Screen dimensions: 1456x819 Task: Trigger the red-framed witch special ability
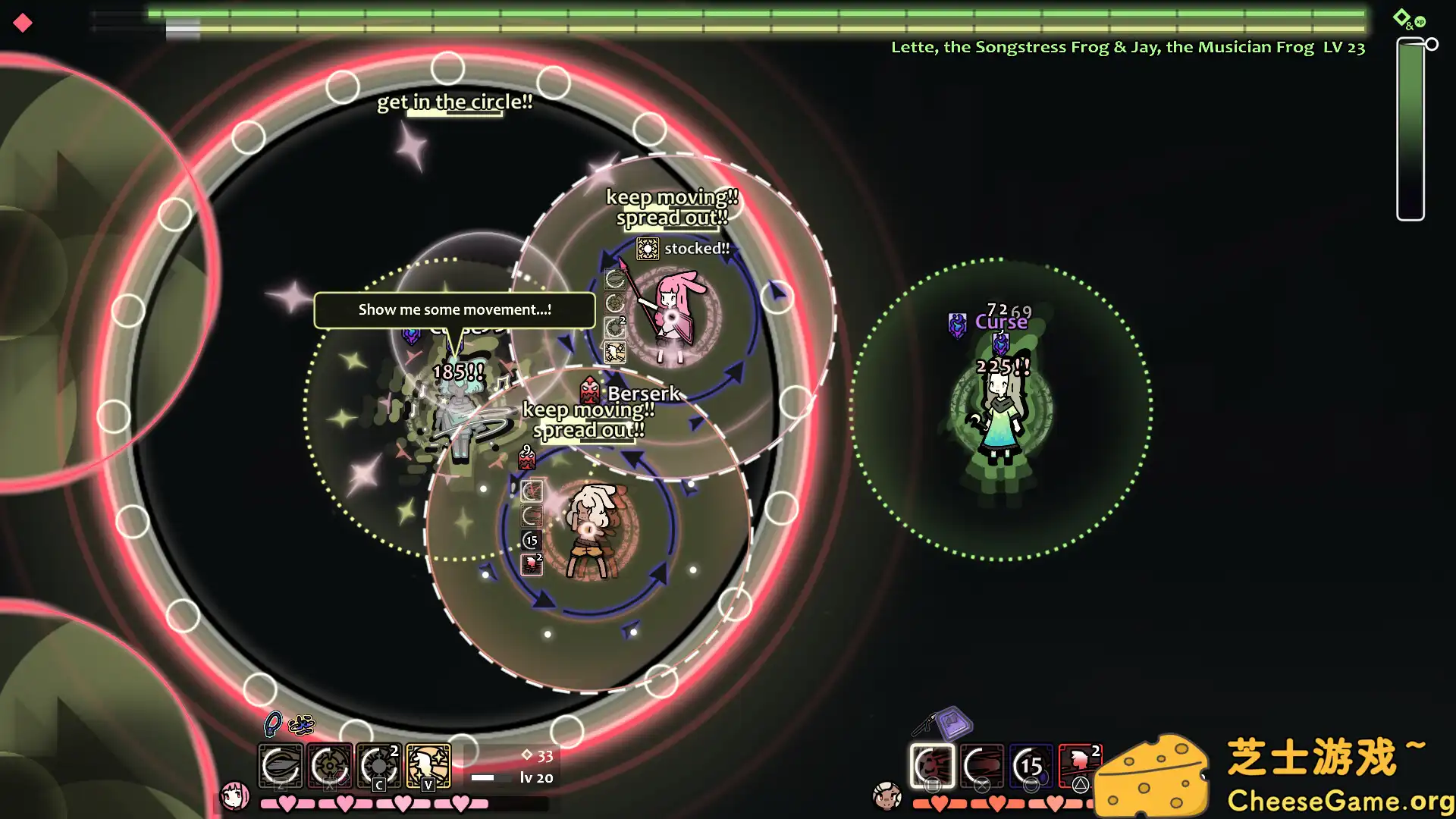[x=1080, y=764]
